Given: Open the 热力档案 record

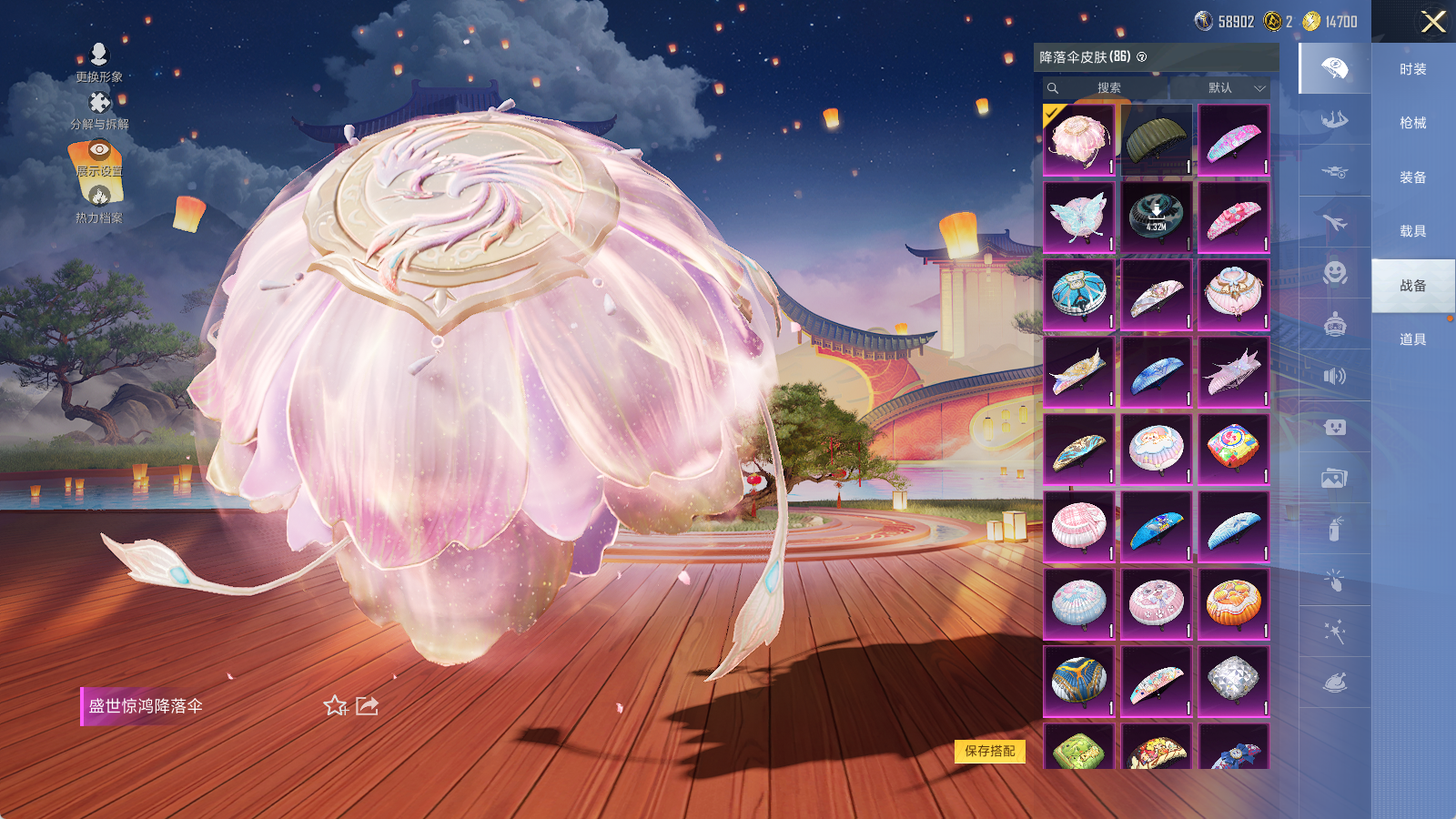Looking at the screenshot, I should point(99,204).
